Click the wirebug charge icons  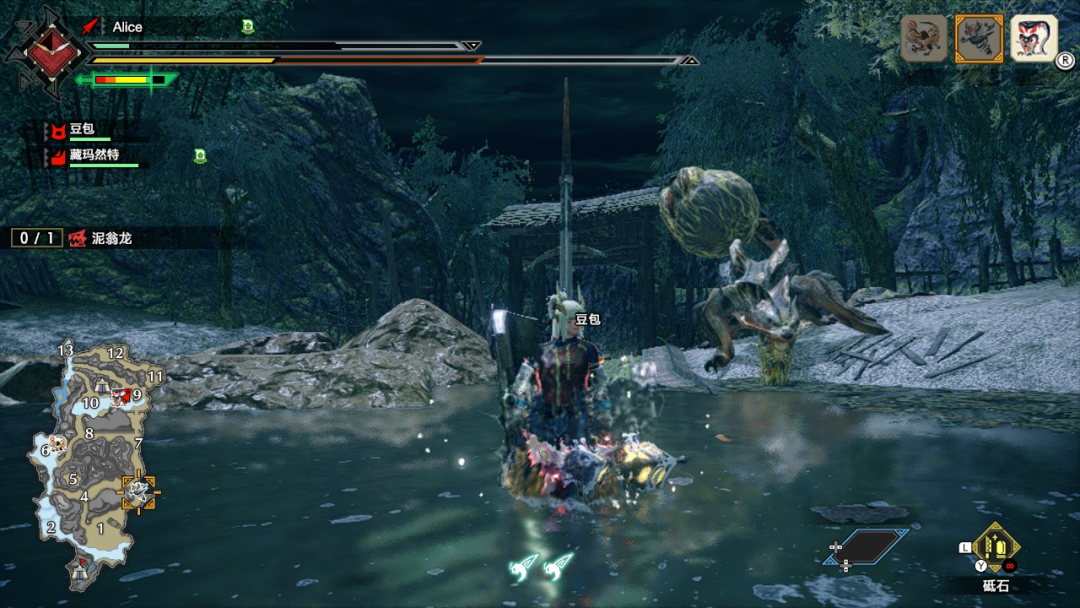pyautogui.click(x=542, y=569)
